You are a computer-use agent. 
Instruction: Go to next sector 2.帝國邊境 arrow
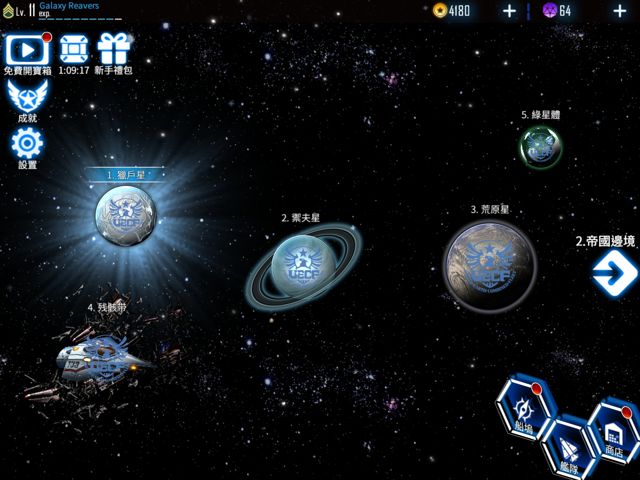(612, 272)
